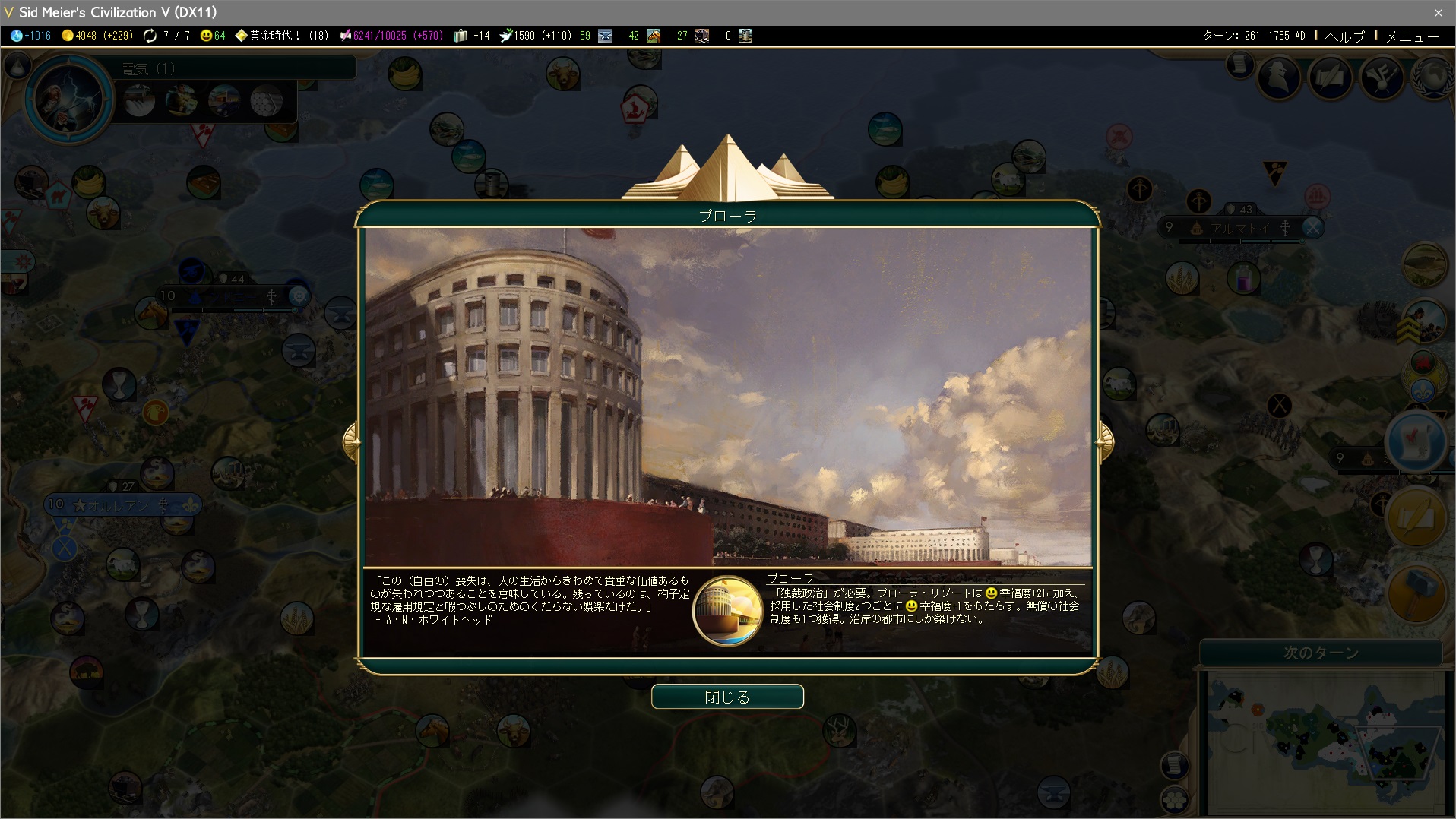Image resolution: width=1456 pixels, height=819 pixels.
Task: Click the purple culture counter
Action: pos(391,36)
